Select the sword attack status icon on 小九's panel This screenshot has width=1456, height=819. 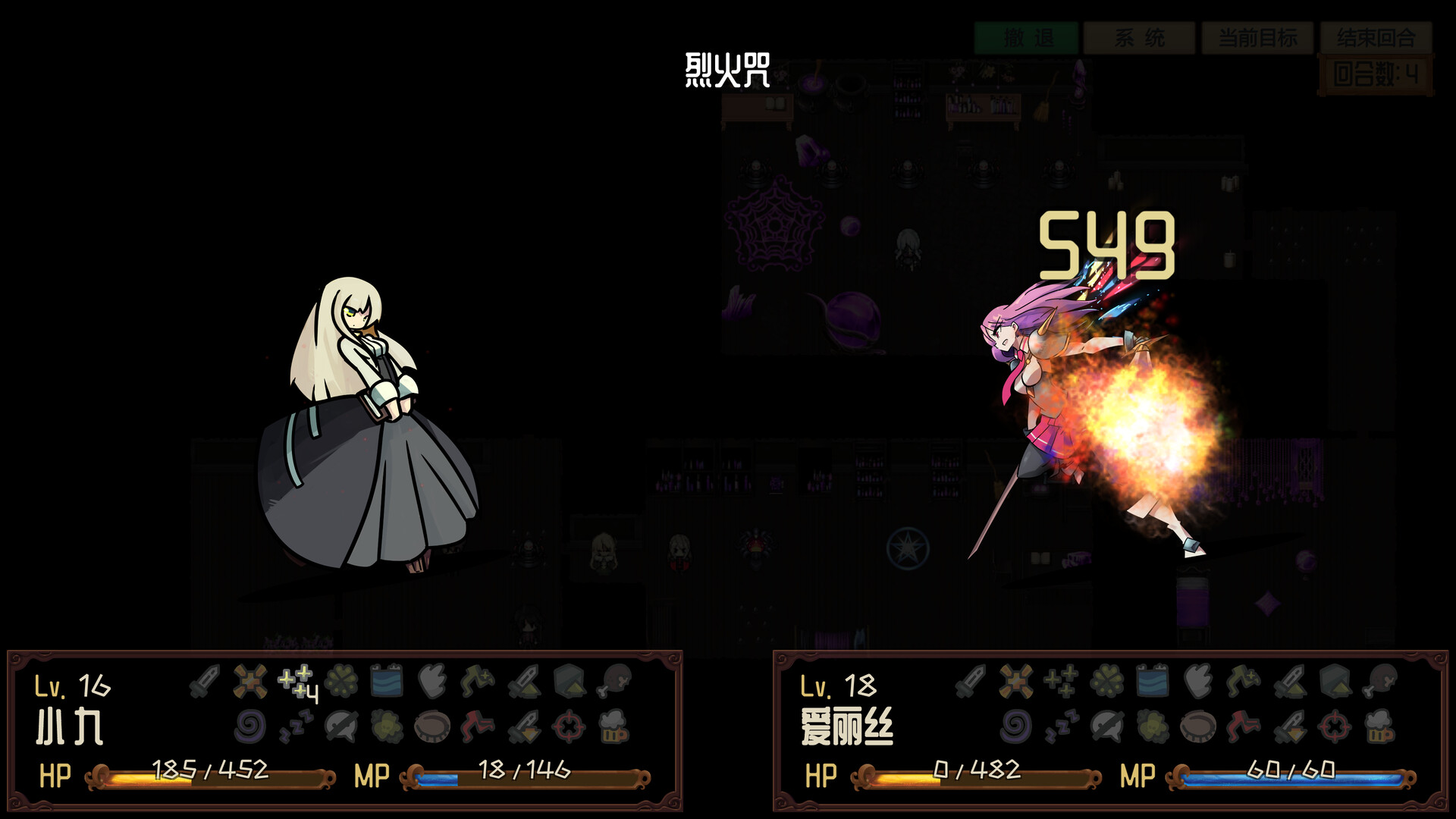click(x=206, y=682)
